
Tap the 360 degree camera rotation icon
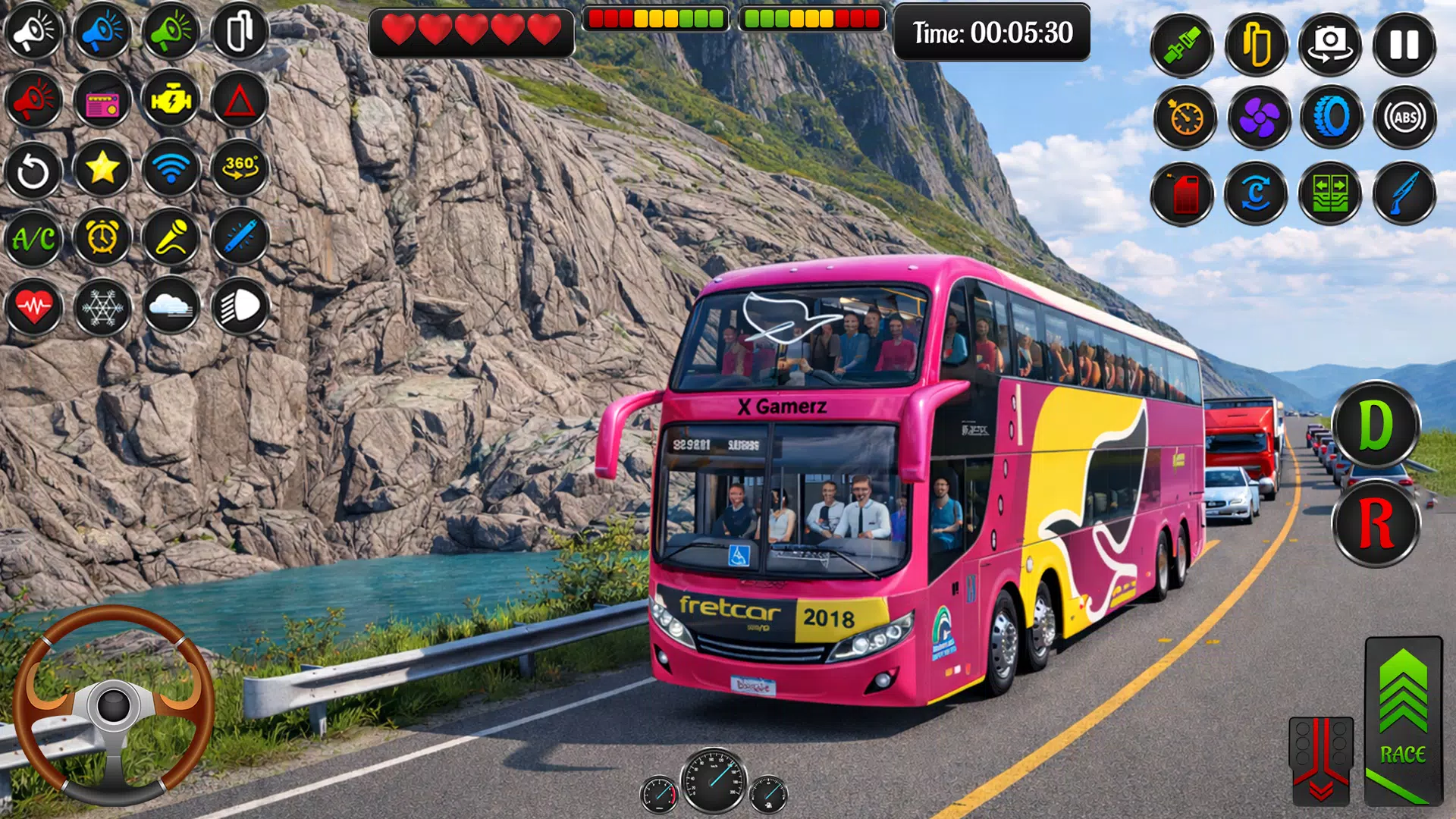pos(240,169)
